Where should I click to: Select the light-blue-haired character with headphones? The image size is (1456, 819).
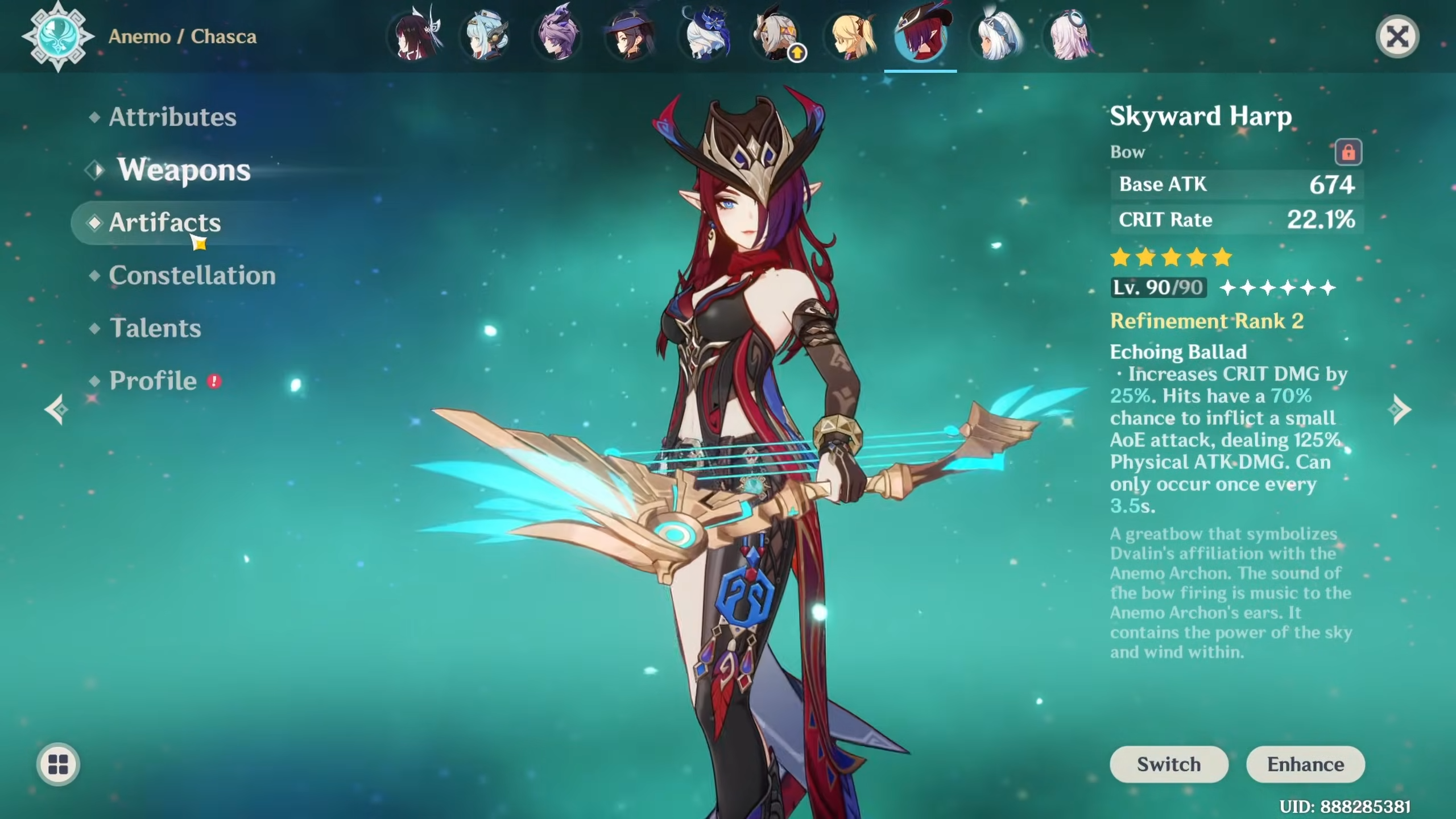click(486, 38)
